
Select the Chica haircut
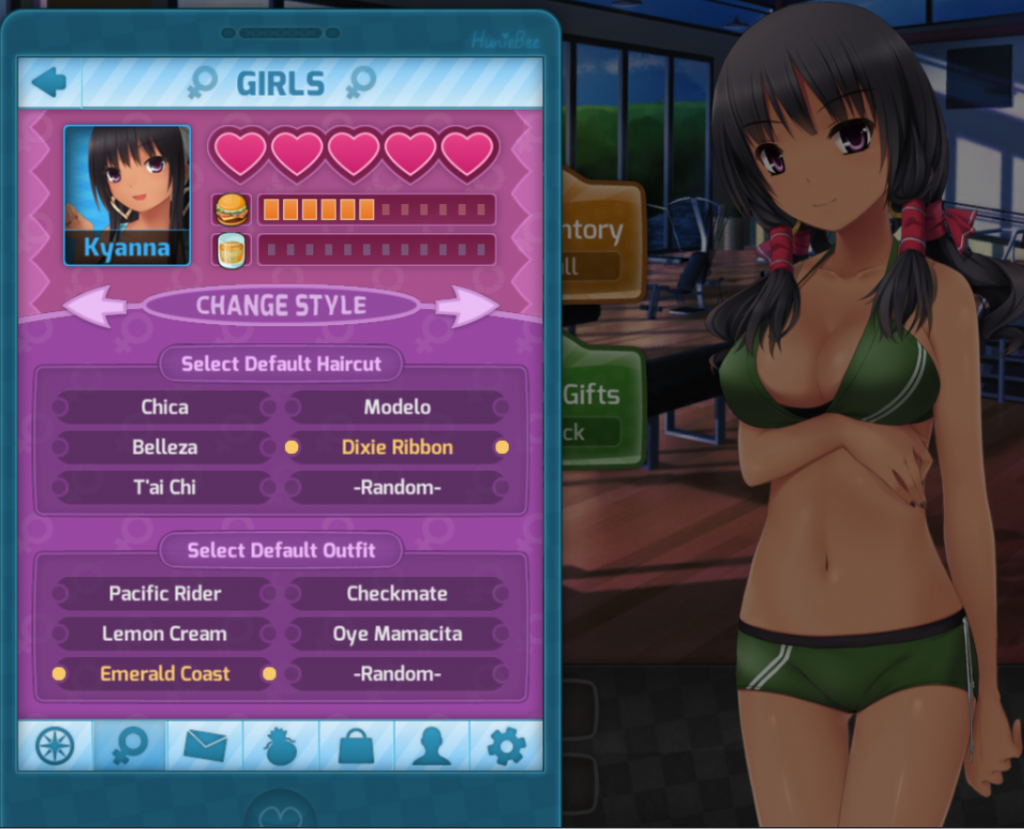point(164,407)
